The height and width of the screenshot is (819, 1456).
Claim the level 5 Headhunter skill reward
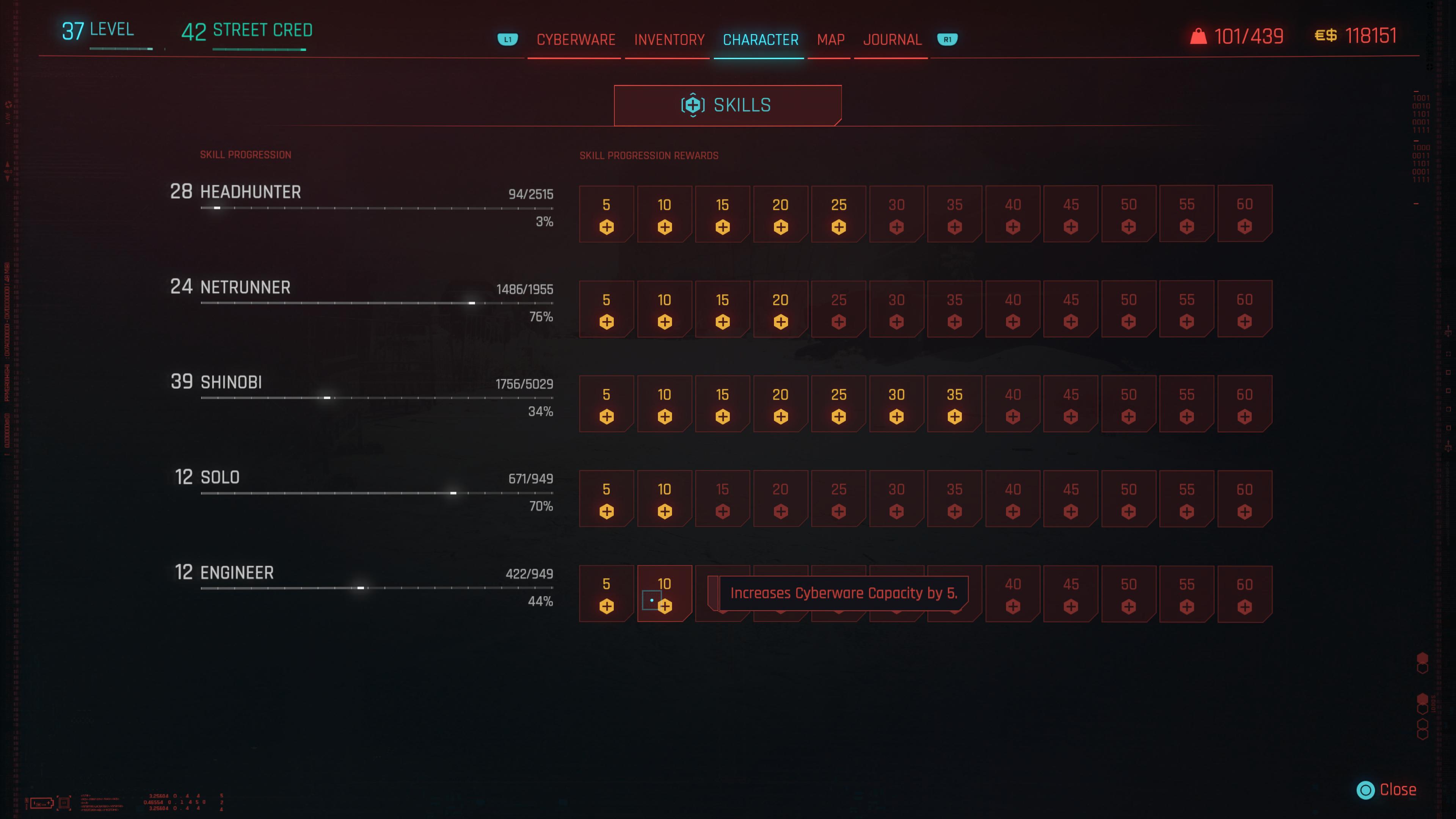(607, 213)
